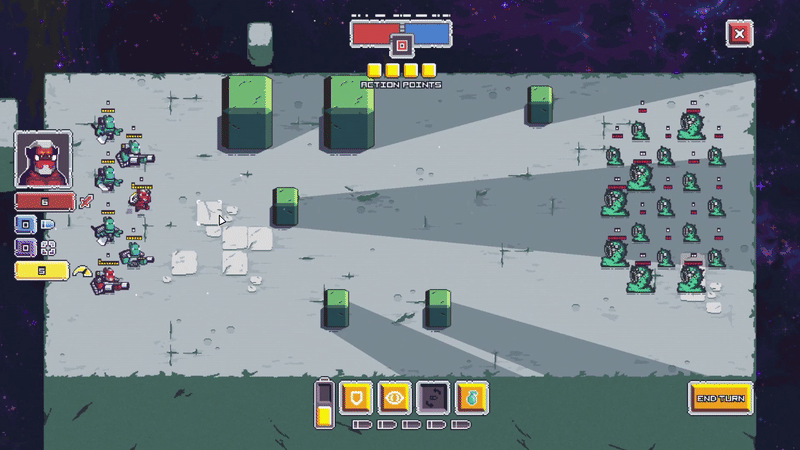
Task: End the current turn
Action: [x=720, y=398]
